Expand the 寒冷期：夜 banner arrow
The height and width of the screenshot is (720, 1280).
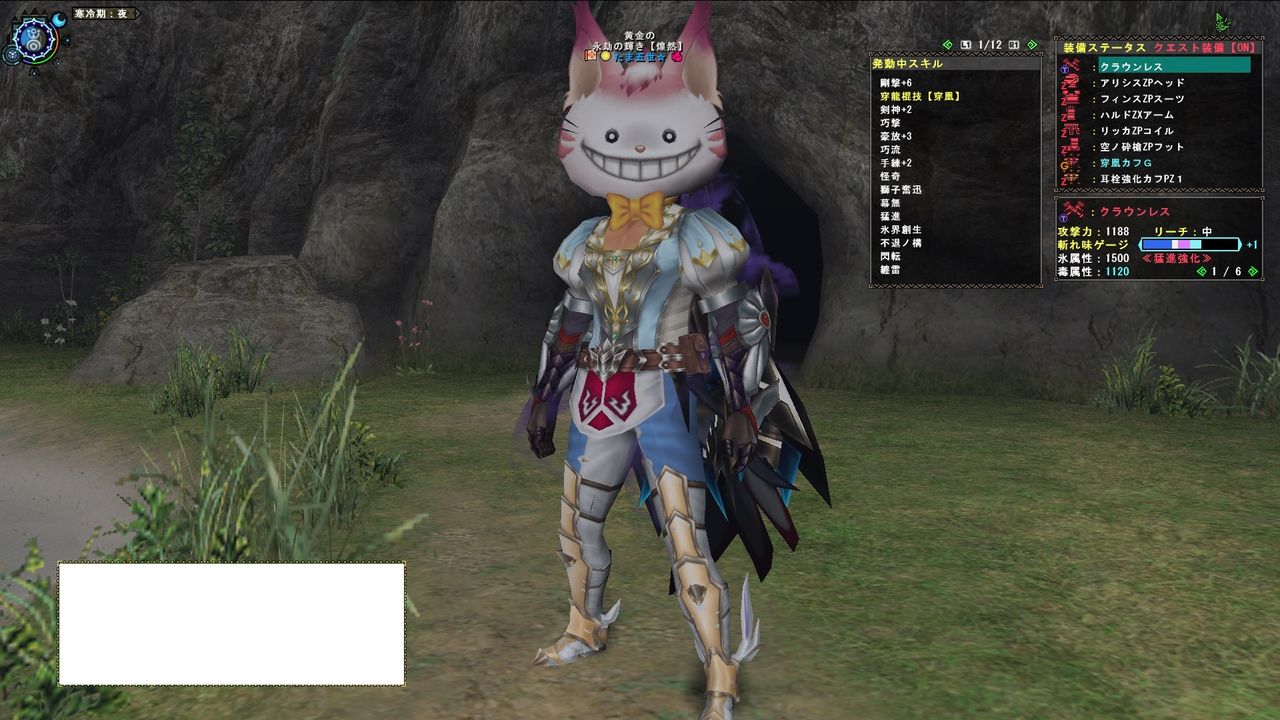[x=138, y=14]
